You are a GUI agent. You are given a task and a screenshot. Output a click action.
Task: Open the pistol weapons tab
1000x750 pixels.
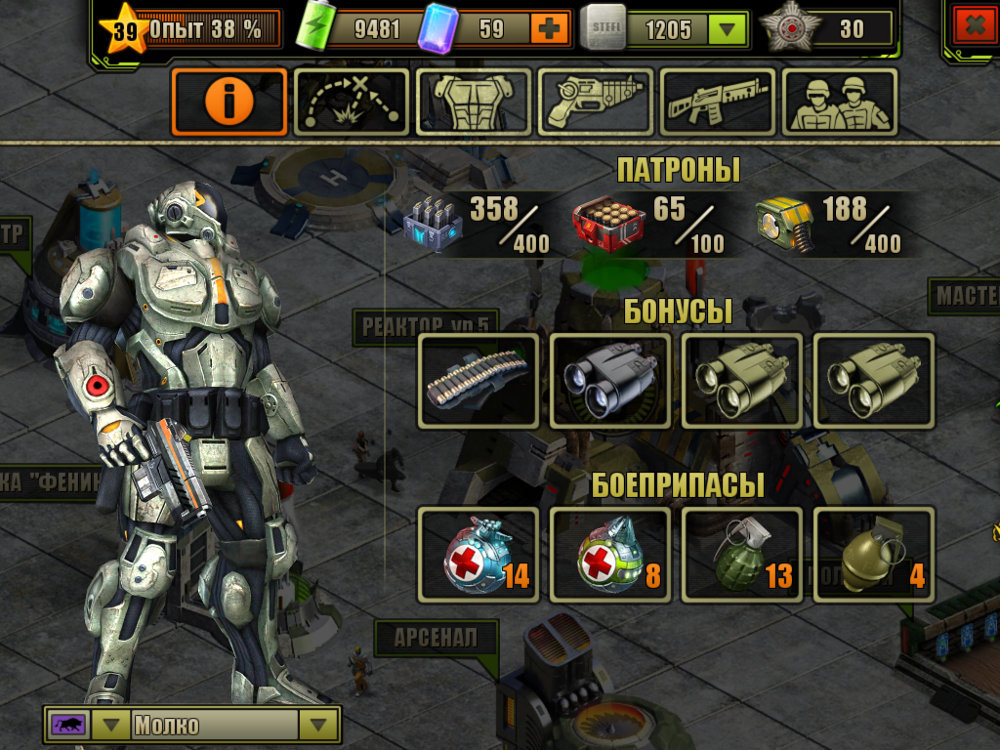[596, 102]
